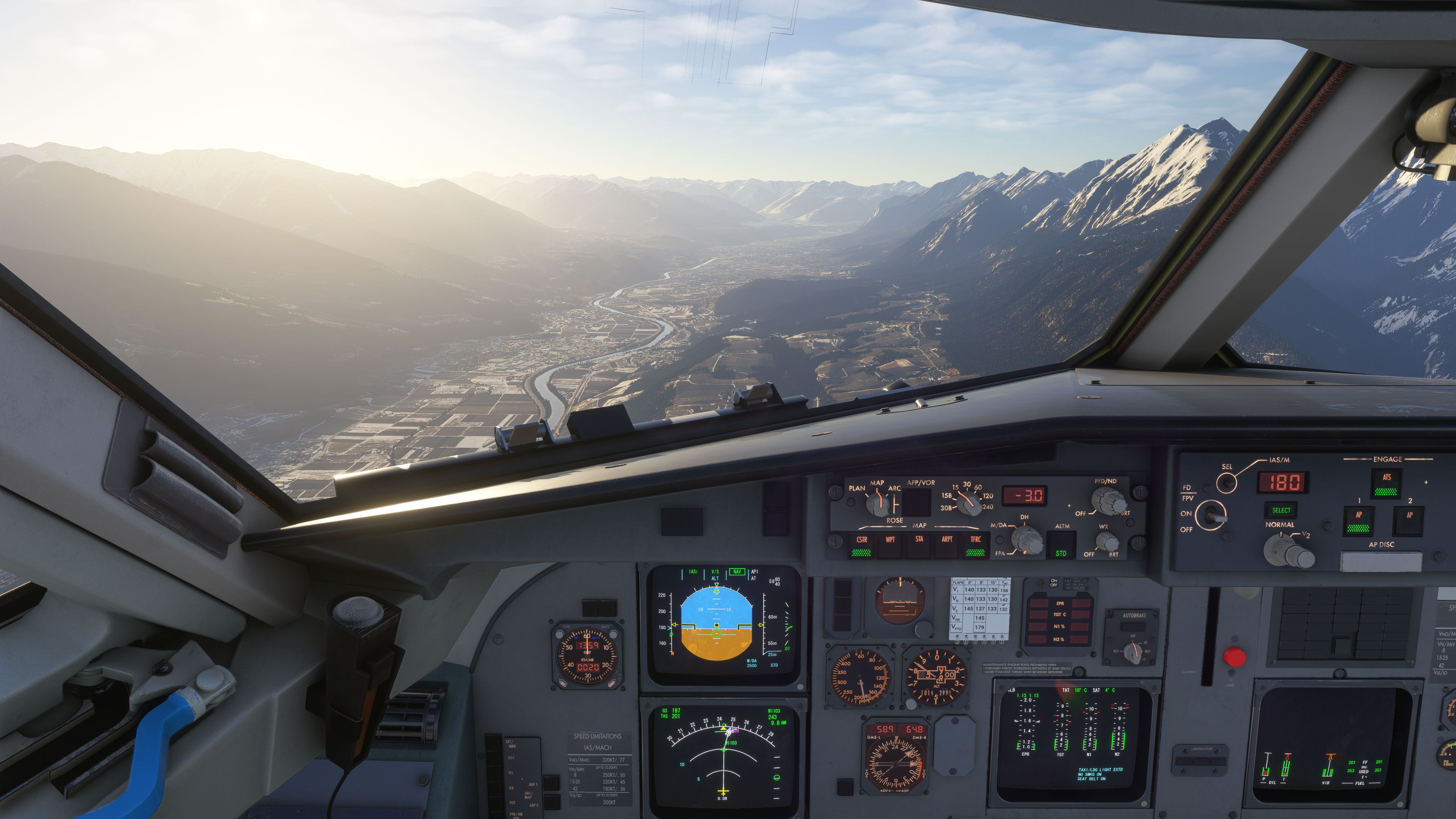Click the PFD/ND brightness knob
The height and width of the screenshot is (819, 1456).
1108,501
